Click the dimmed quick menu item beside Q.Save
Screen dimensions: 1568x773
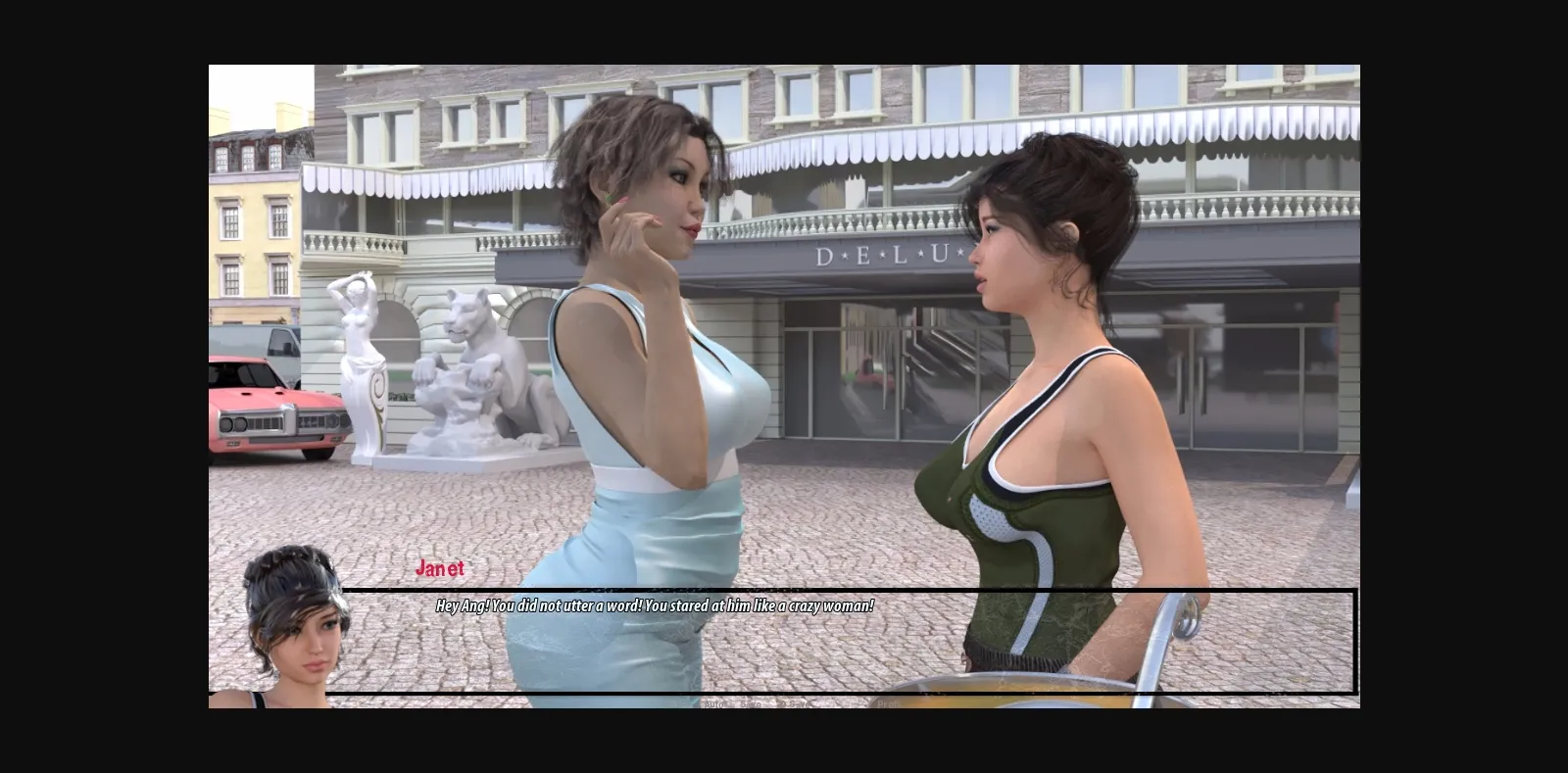849,702
